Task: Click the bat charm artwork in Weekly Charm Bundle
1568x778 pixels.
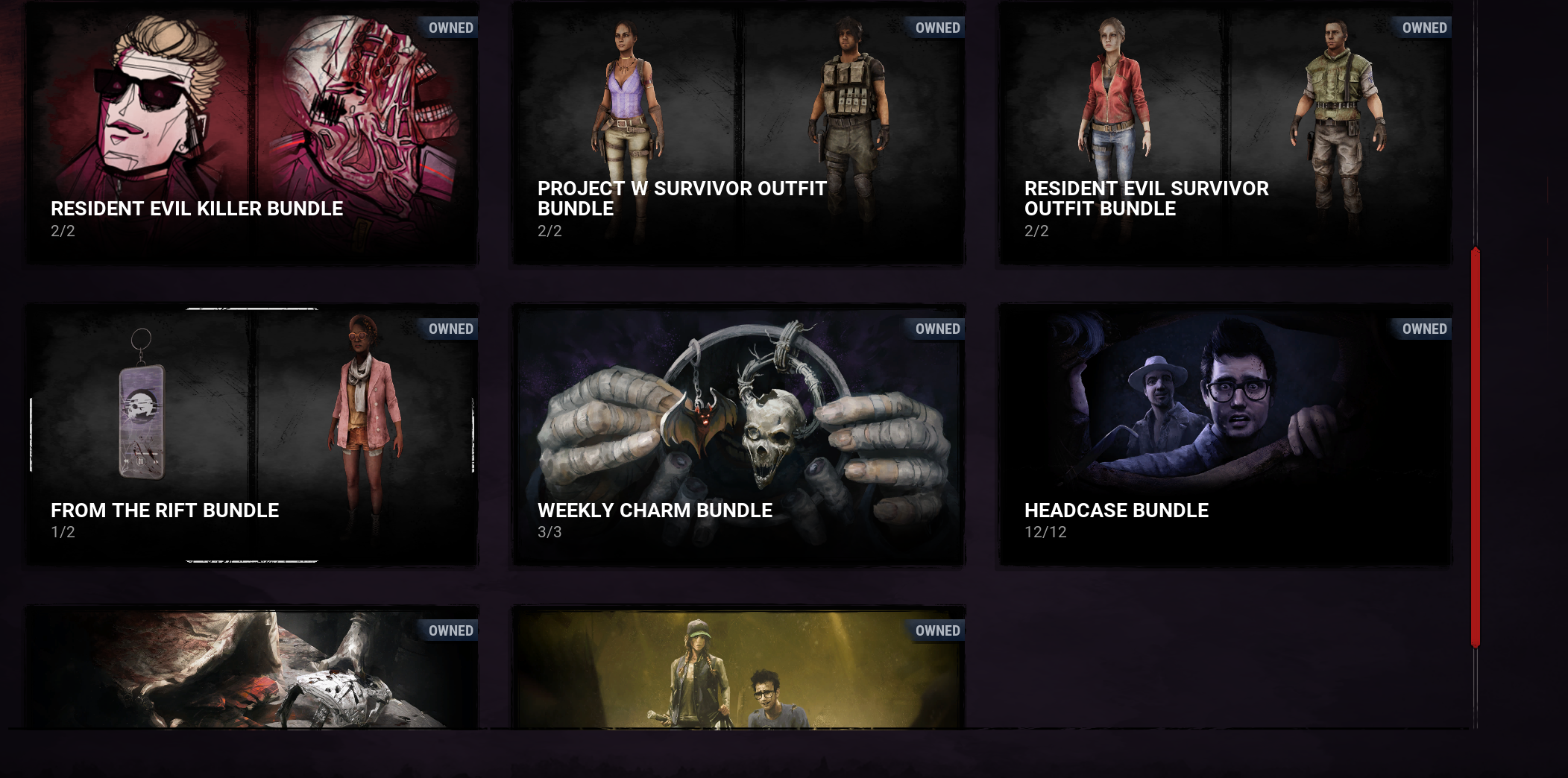Action: point(701,417)
